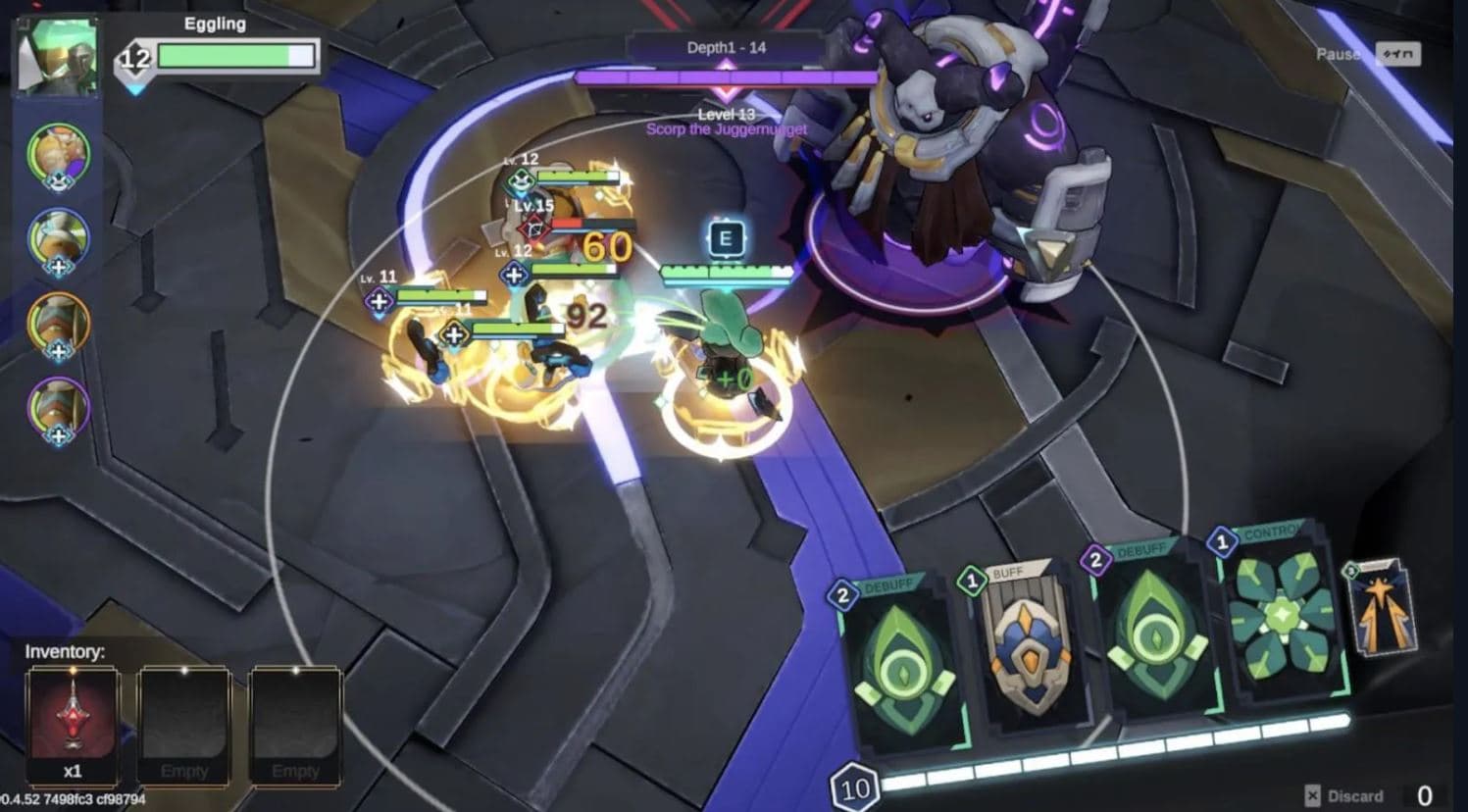Toggle the upgrade plus badge under the orange ally
Image resolution: width=1468 pixels, height=812 pixels.
61,352
